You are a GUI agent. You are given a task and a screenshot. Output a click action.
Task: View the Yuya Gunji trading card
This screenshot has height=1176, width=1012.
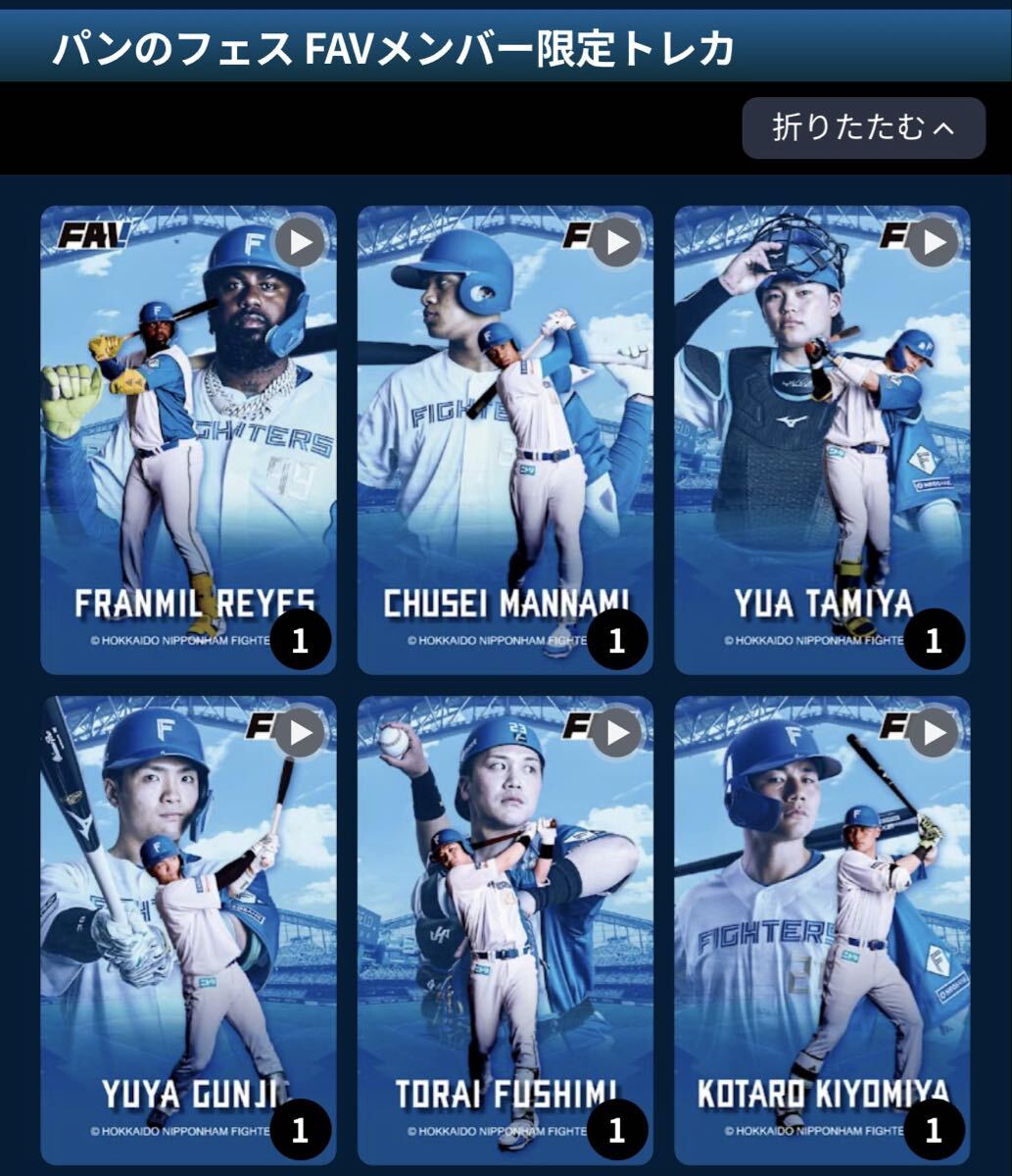(188, 931)
